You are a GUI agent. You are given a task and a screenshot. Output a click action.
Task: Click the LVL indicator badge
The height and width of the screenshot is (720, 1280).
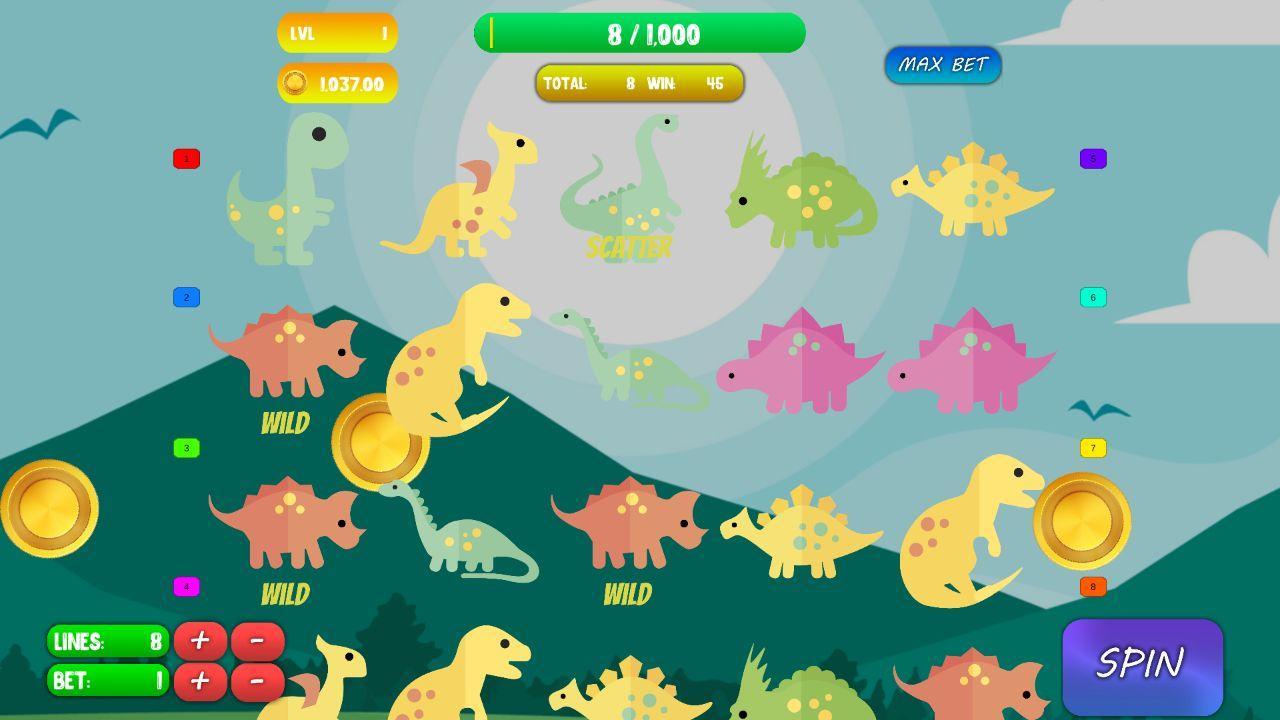coord(337,33)
